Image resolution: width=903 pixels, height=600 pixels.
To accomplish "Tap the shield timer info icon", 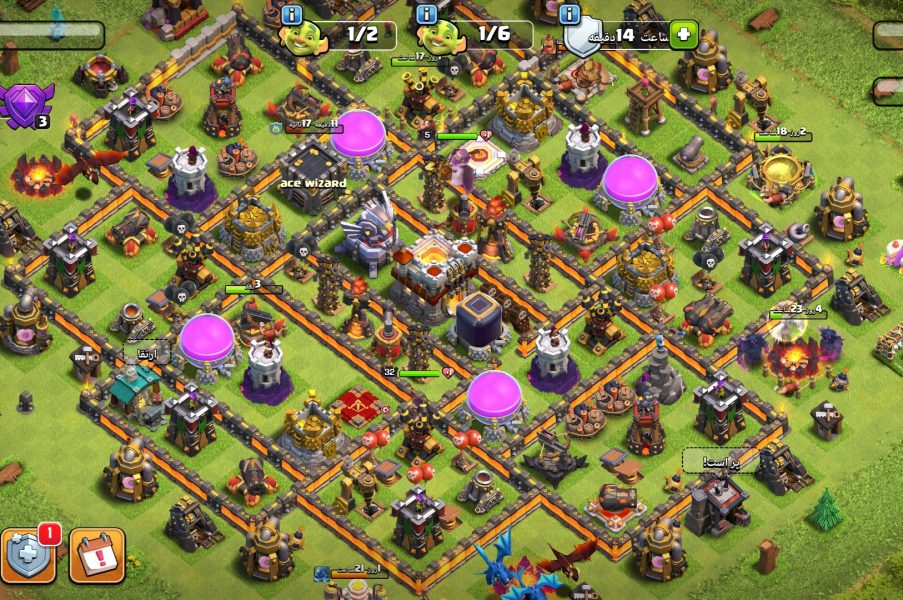I will (x=571, y=14).
